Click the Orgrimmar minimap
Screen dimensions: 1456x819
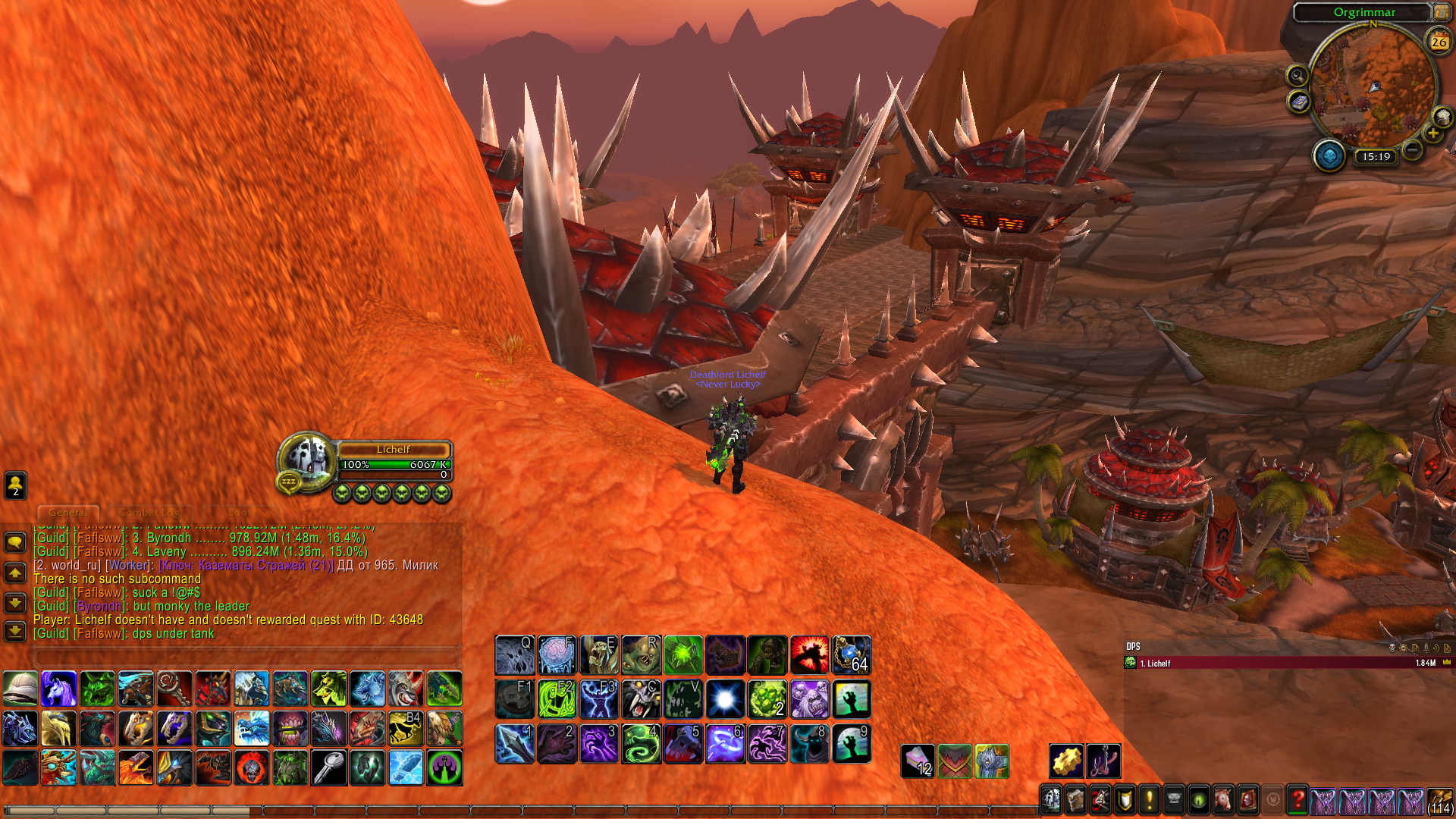click(1373, 85)
